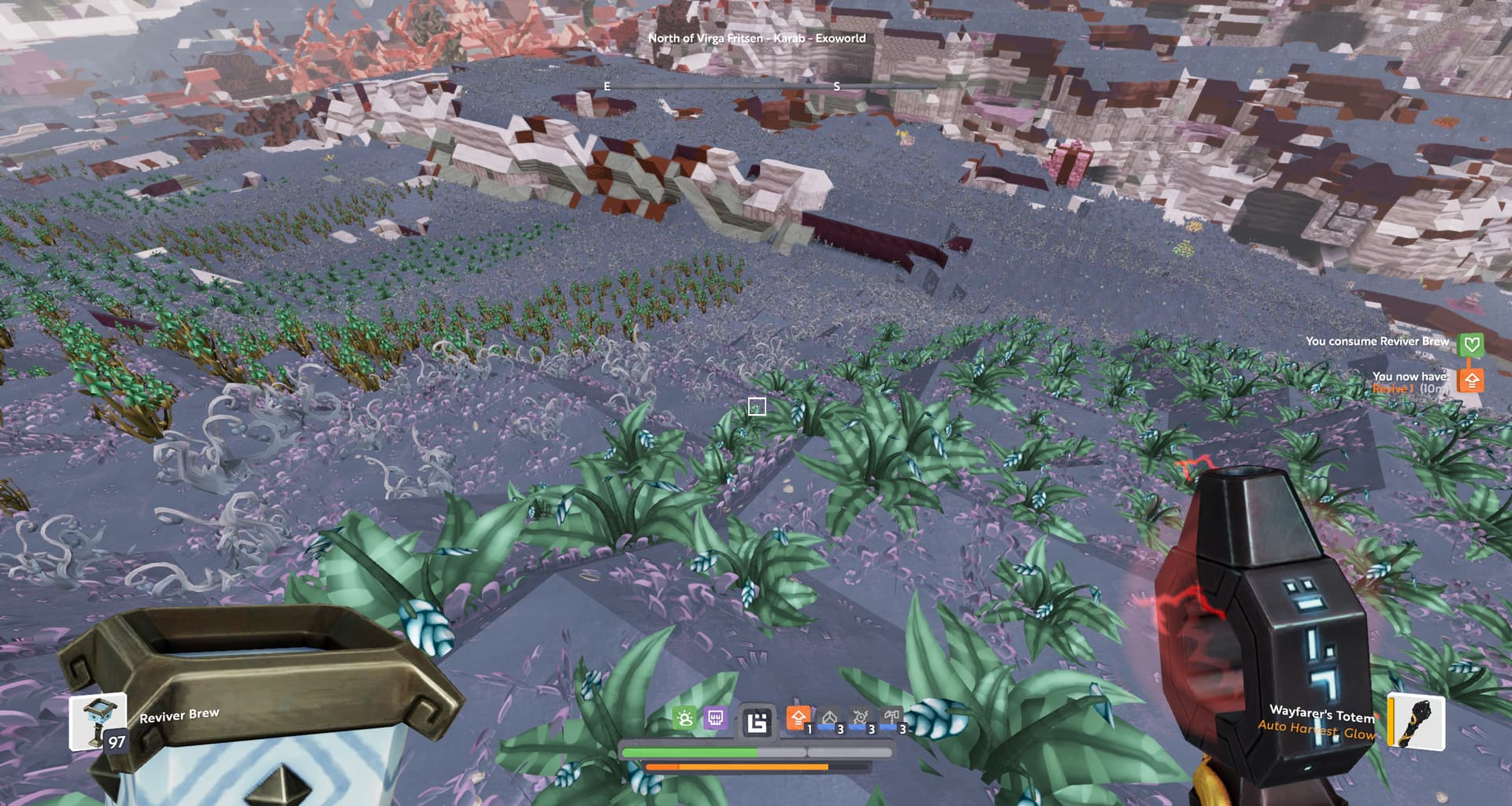Click the green sun buff icon
This screenshot has height=806, width=1512.
pyautogui.click(x=684, y=719)
